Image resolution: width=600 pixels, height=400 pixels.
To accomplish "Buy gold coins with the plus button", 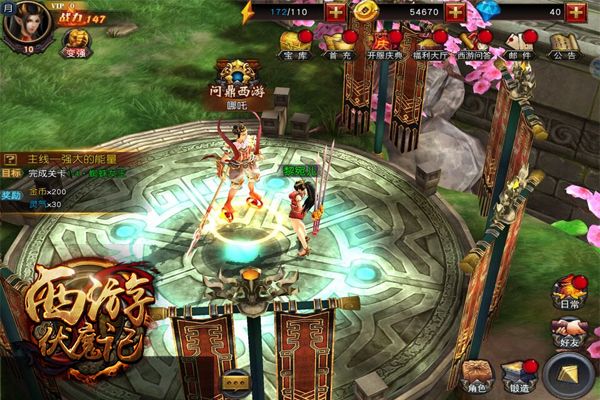I will coord(457,12).
